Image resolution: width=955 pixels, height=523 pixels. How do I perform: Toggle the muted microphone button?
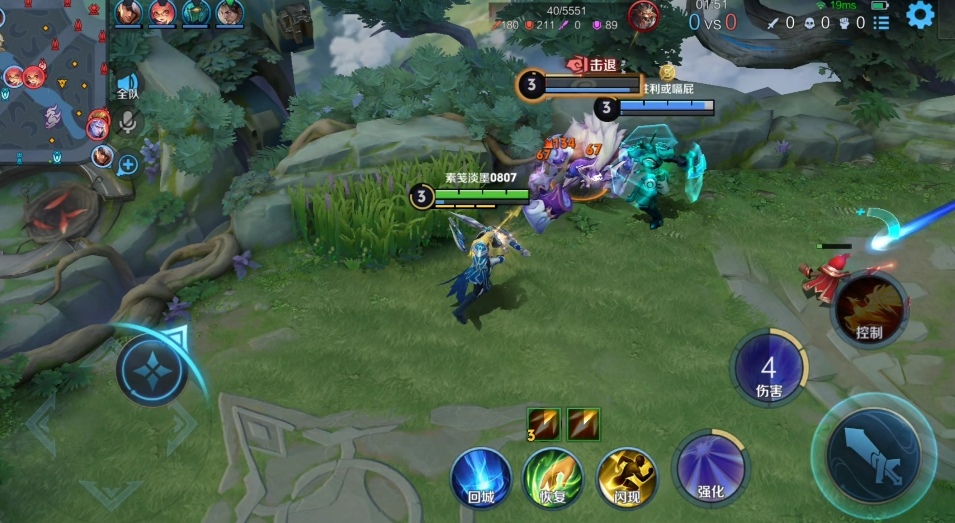tap(127, 122)
